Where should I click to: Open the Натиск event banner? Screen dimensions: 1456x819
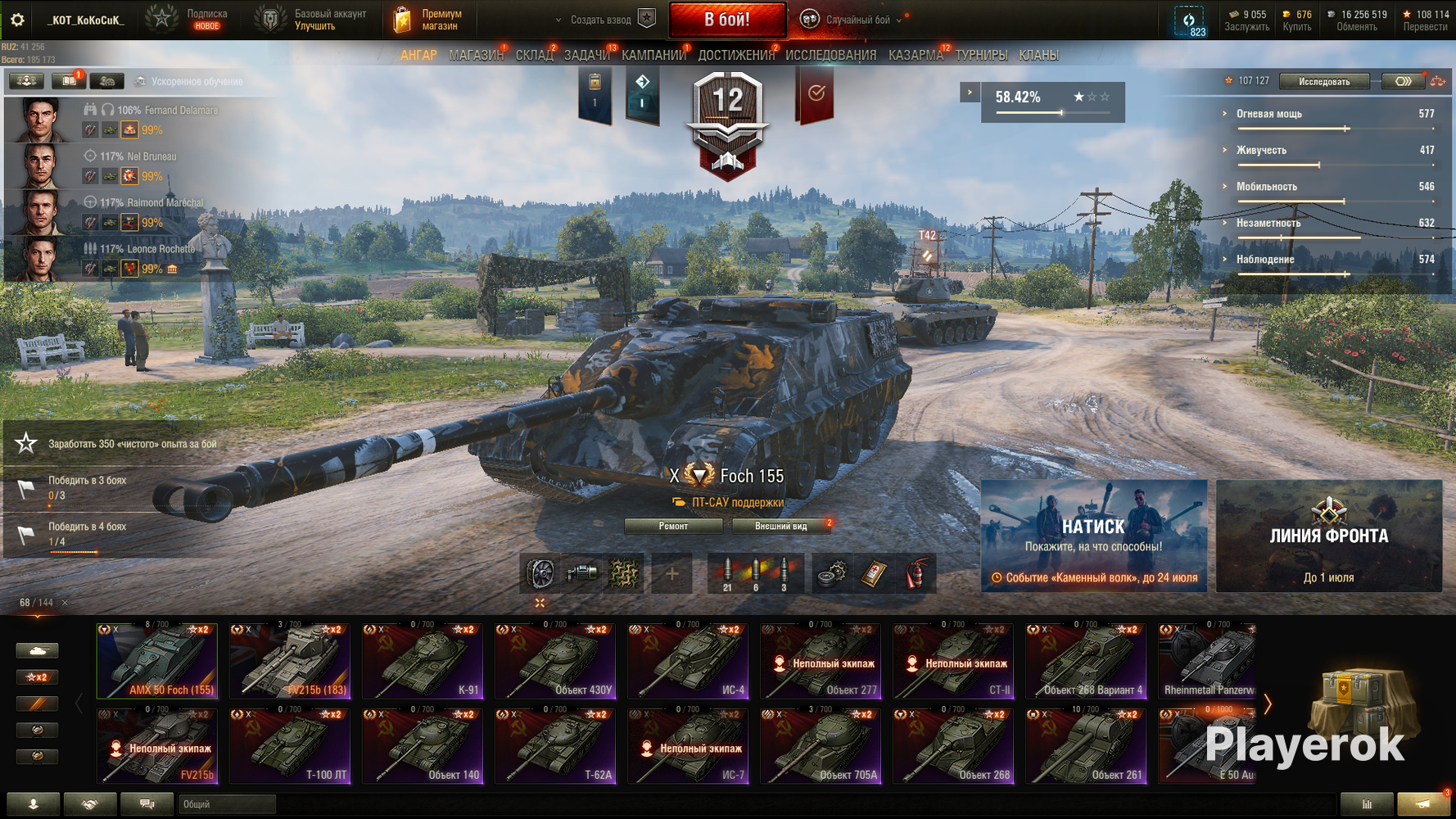coord(1093,536)
